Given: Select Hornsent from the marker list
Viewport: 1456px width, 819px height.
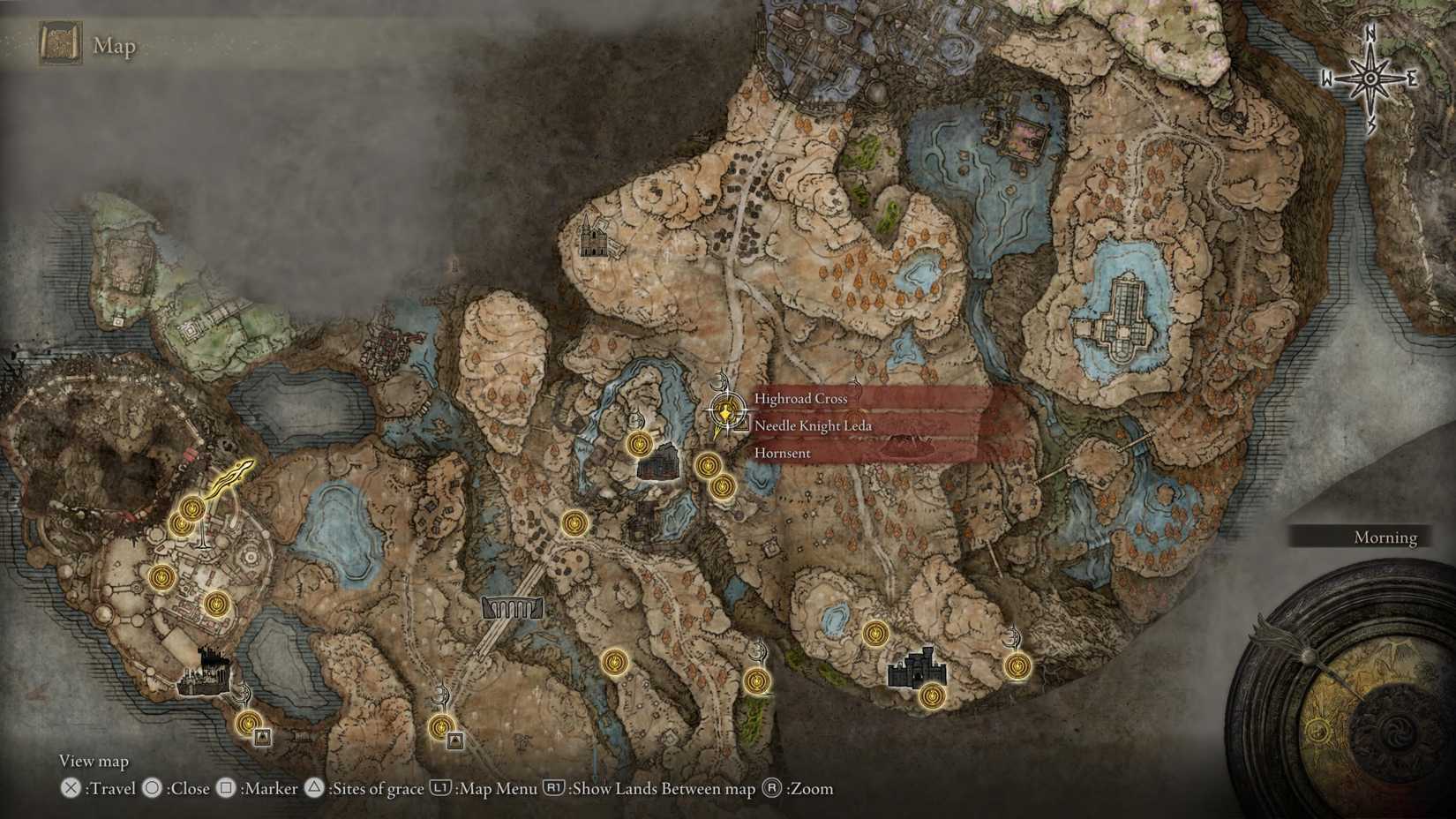Looking at the screenshot, I should tap(783, 452).
